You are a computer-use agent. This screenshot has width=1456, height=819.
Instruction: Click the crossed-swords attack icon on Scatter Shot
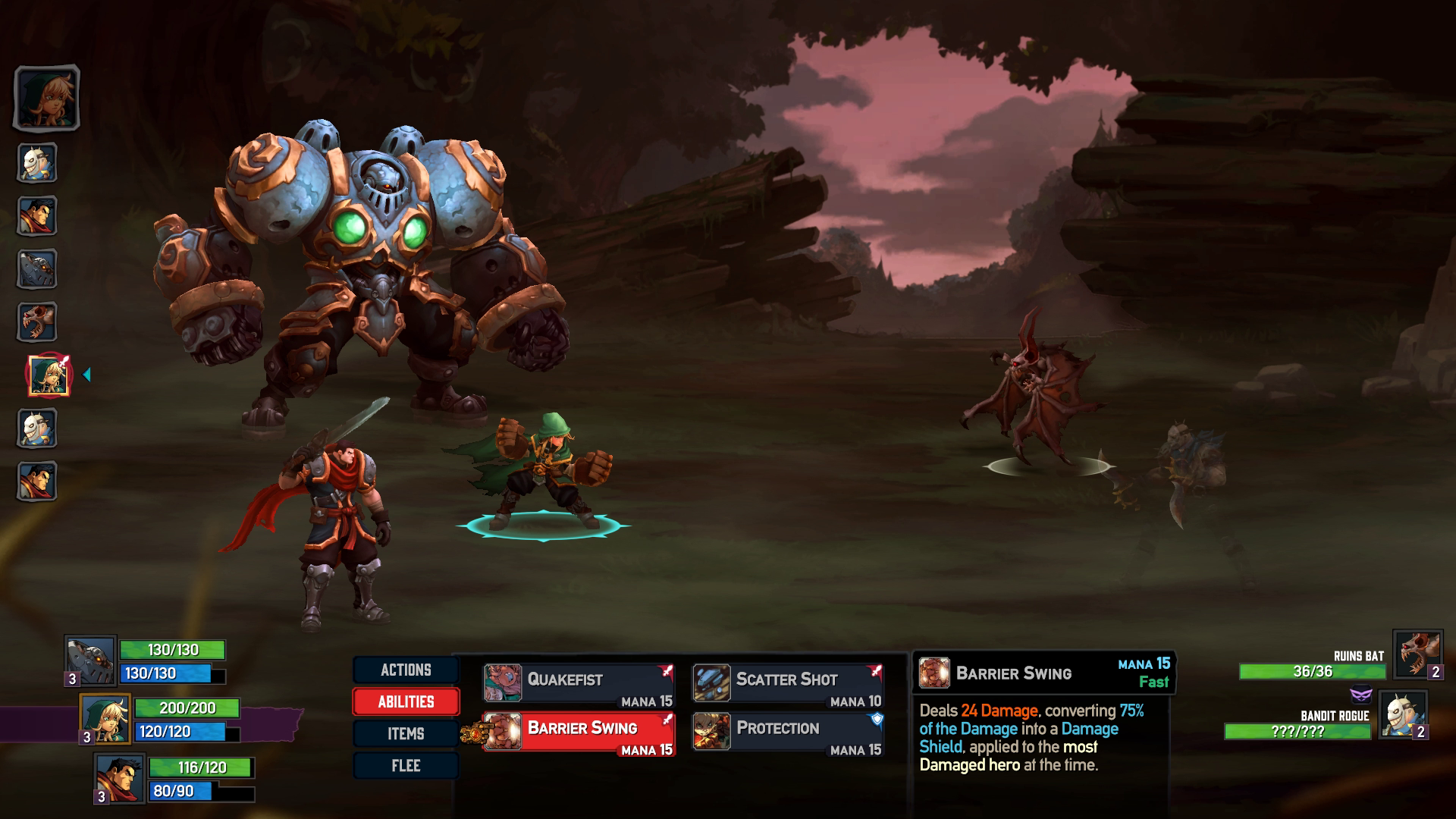[876, 670]
